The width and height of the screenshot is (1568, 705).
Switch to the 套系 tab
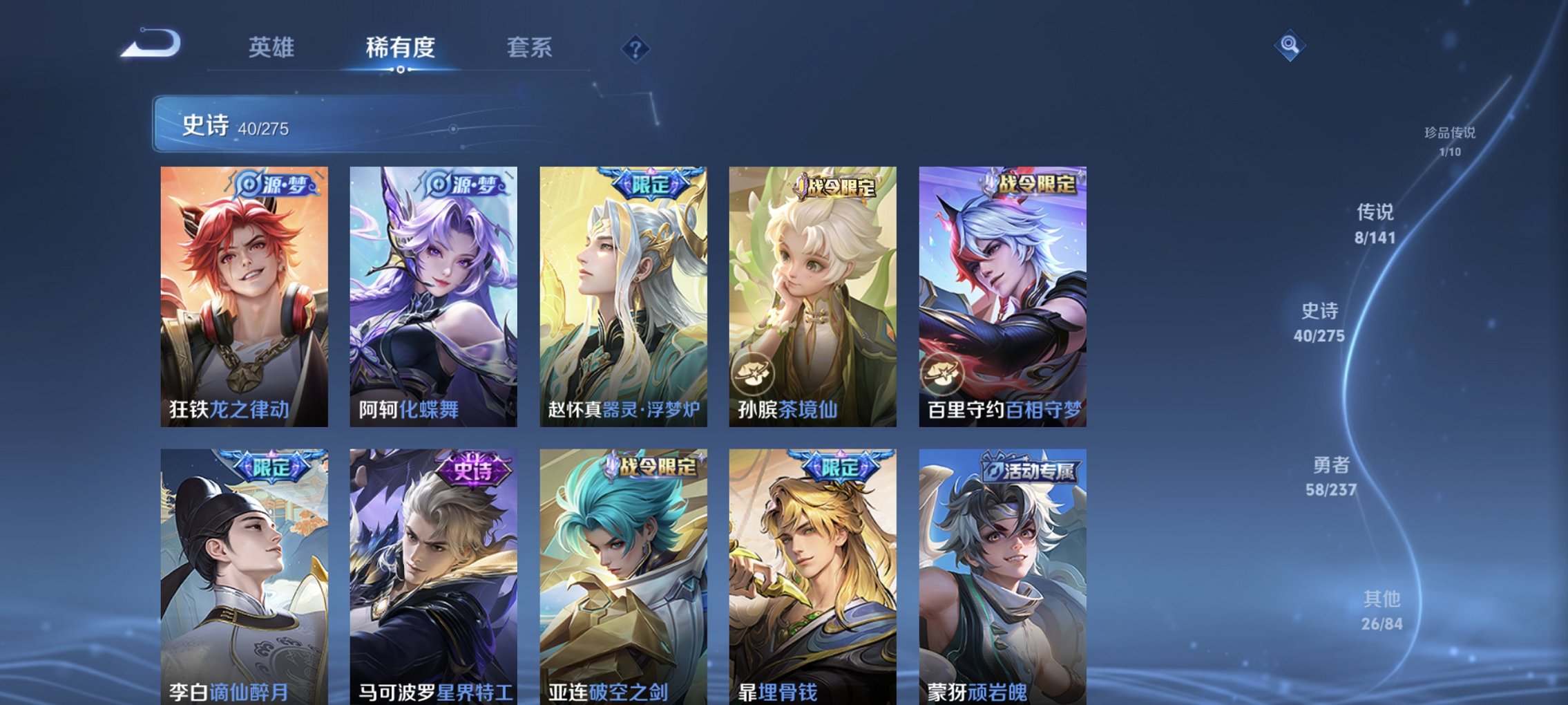click(529, 48)
